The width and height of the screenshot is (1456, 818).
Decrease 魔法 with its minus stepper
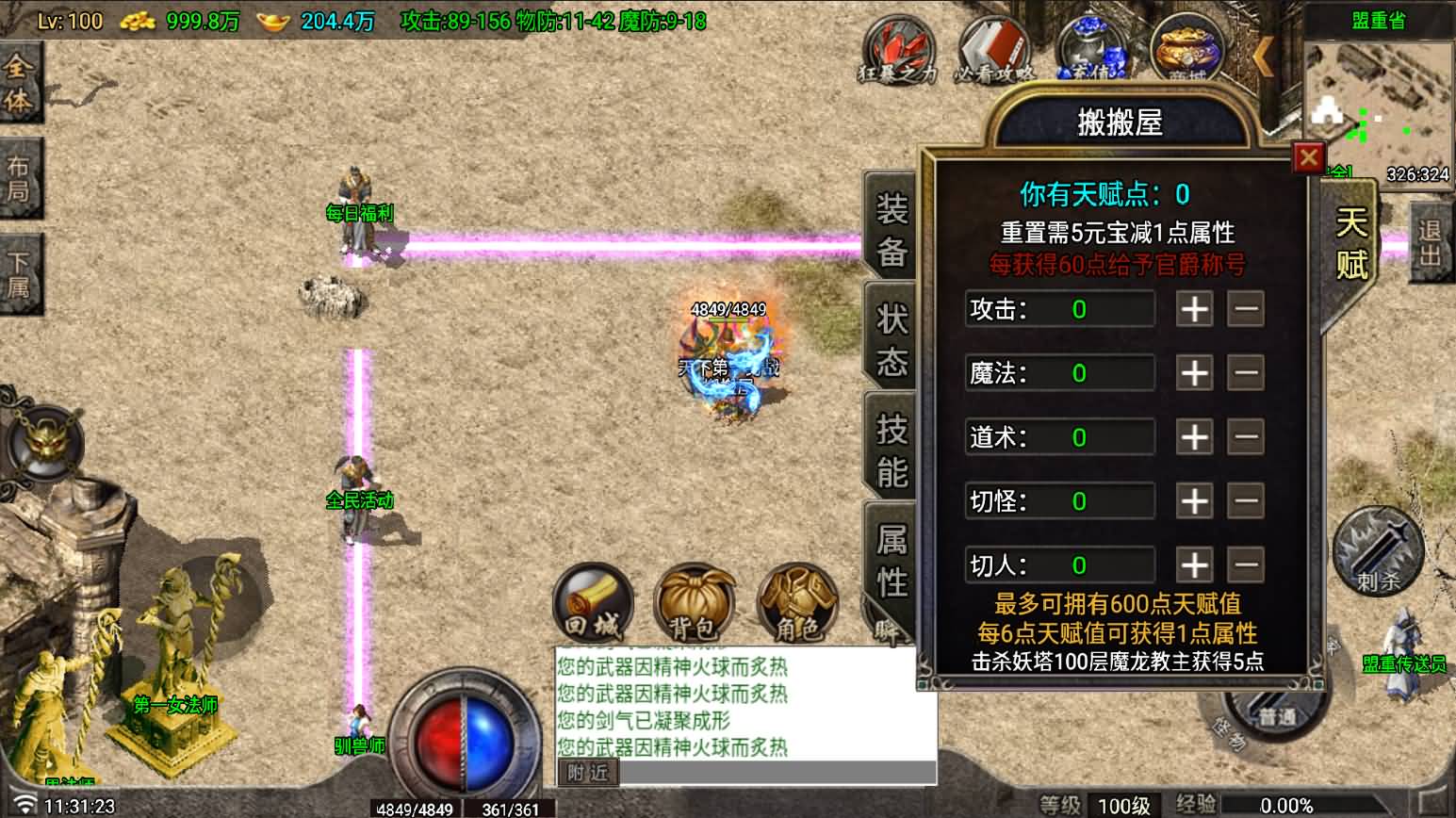tap(1246, 373)
